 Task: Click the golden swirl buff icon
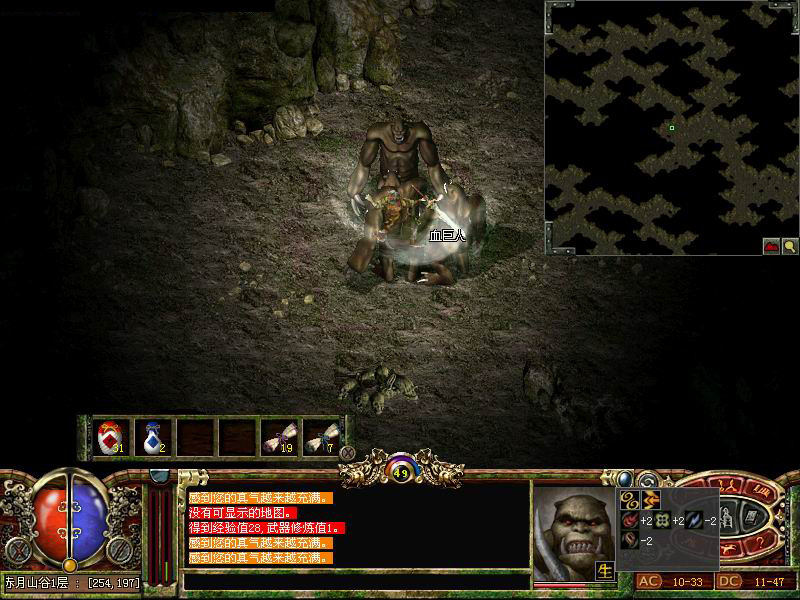(x=631, y=499)
